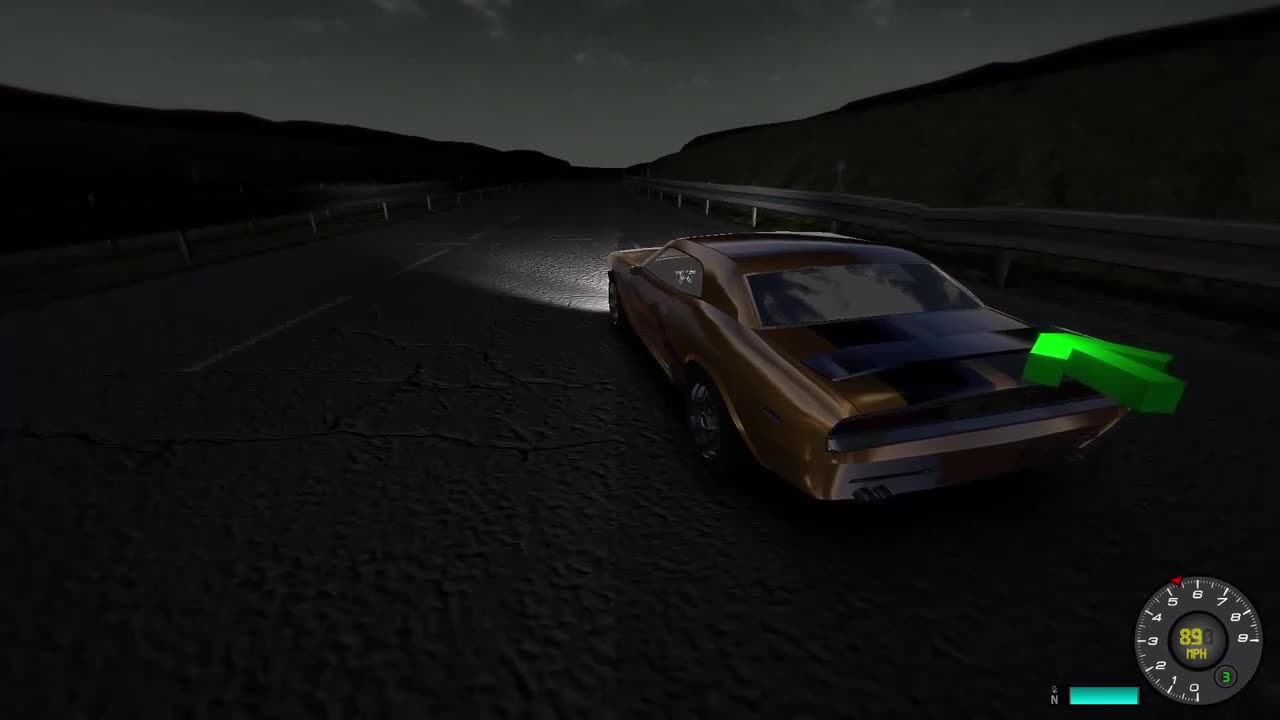The width and height of the screenshot is (1280, 720).
Task: Click the red redline marker on the tachometer
Action: click(x=1176, y=579)
